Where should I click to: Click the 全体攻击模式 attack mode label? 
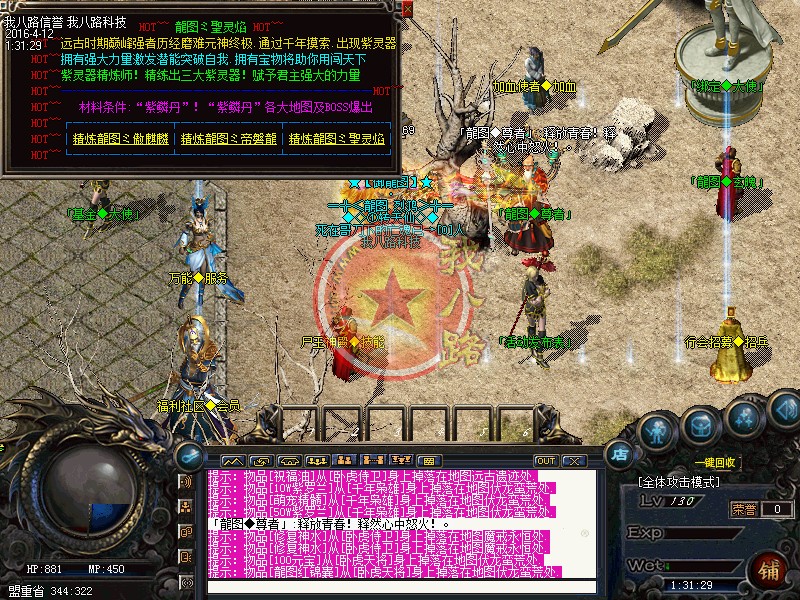[x=680, y=482]
